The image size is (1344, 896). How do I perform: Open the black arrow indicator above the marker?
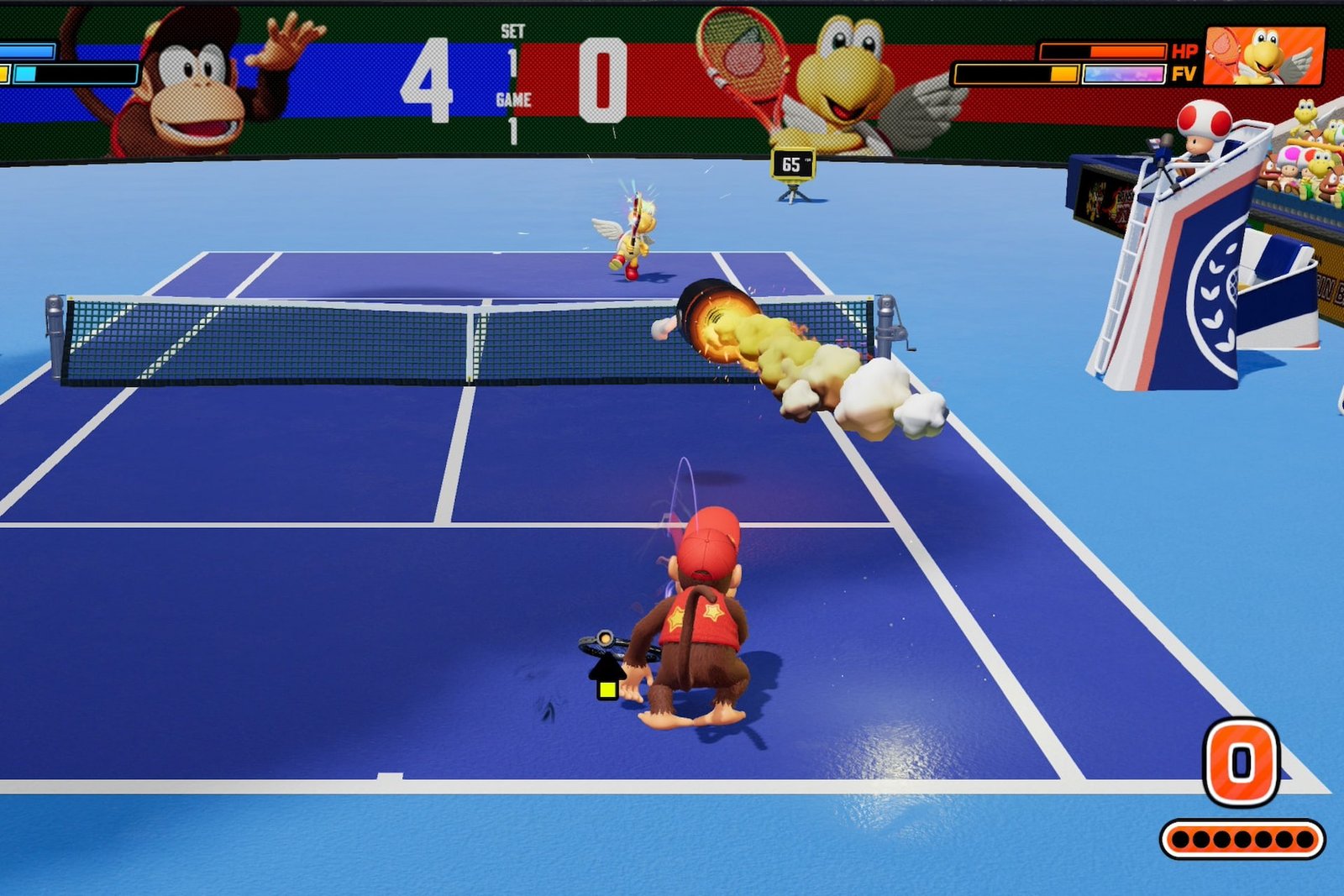coord(606,668)
